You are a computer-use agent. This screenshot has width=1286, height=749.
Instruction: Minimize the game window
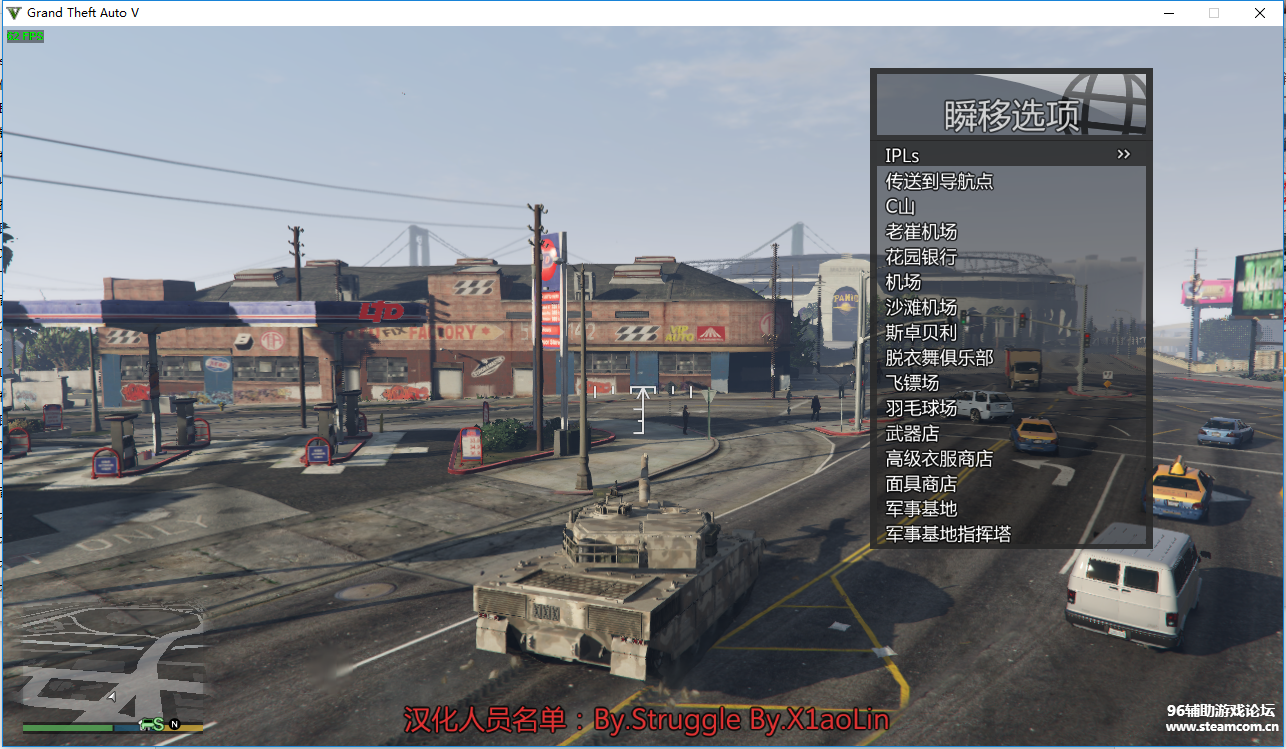click(x=1168, y=13)
